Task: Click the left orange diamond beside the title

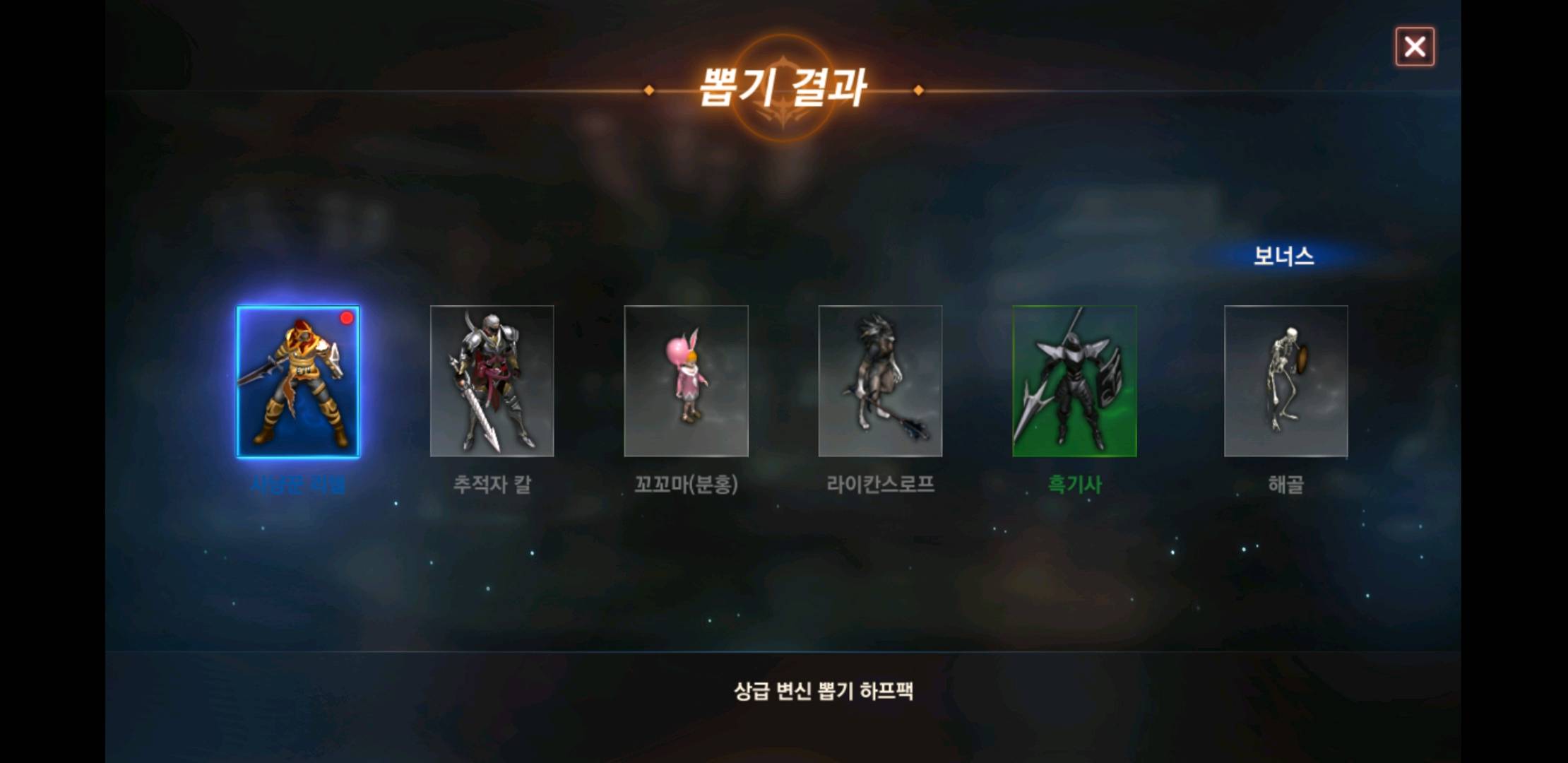Action: coord(648,90)
